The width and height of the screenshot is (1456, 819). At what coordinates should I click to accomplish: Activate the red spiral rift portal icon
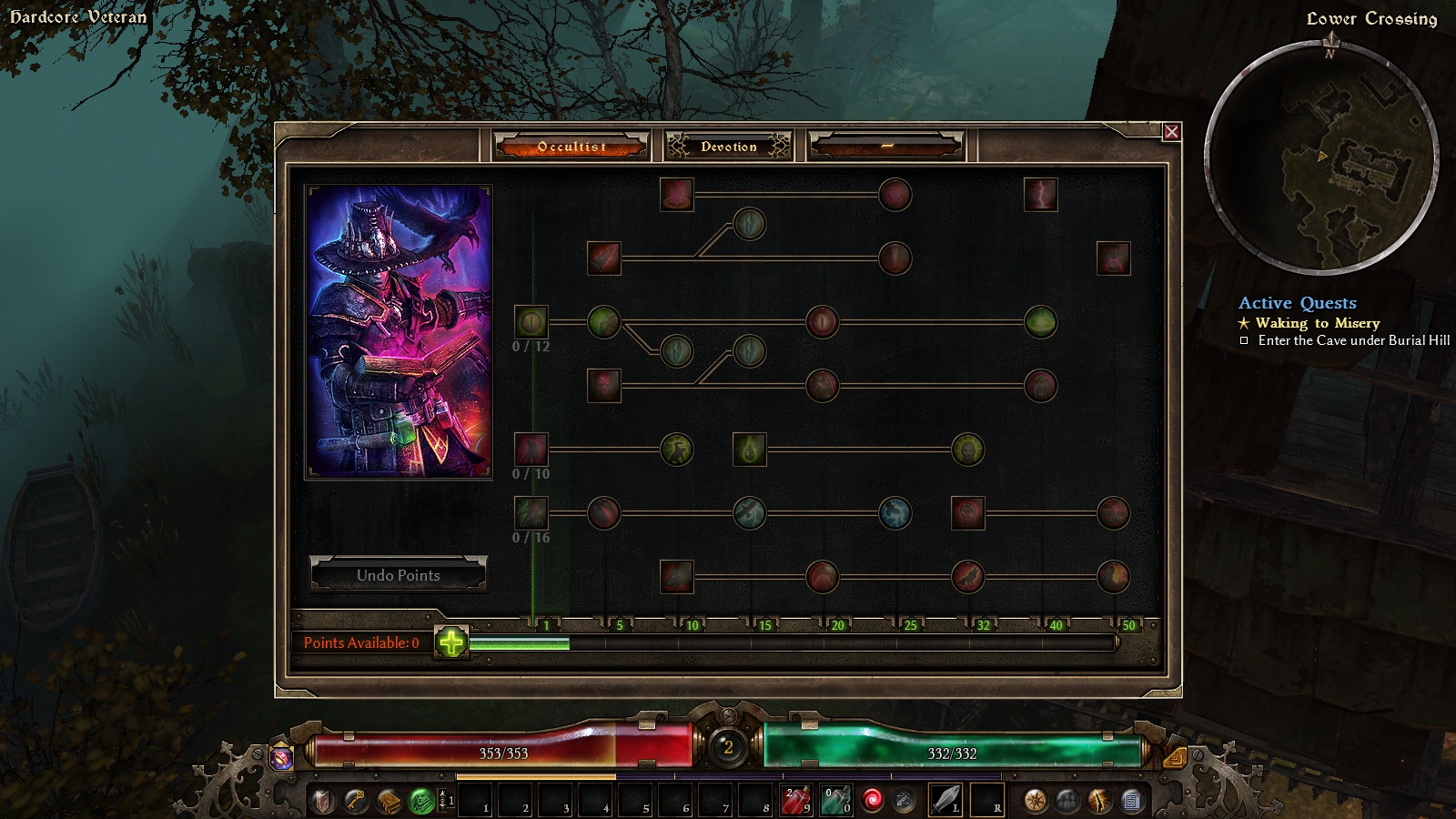click(873, 801)
